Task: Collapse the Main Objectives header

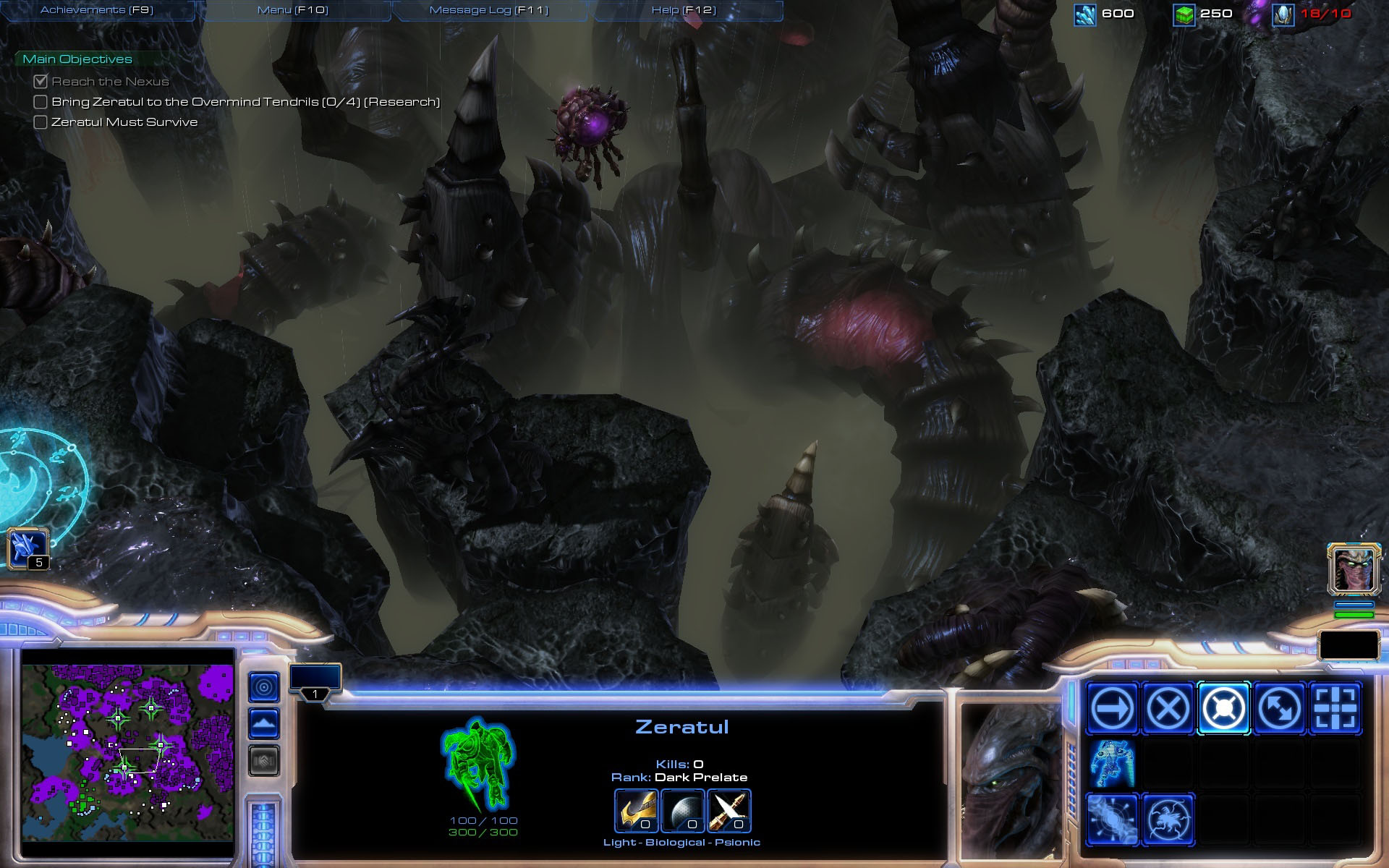Action: [x=77, y=59]
